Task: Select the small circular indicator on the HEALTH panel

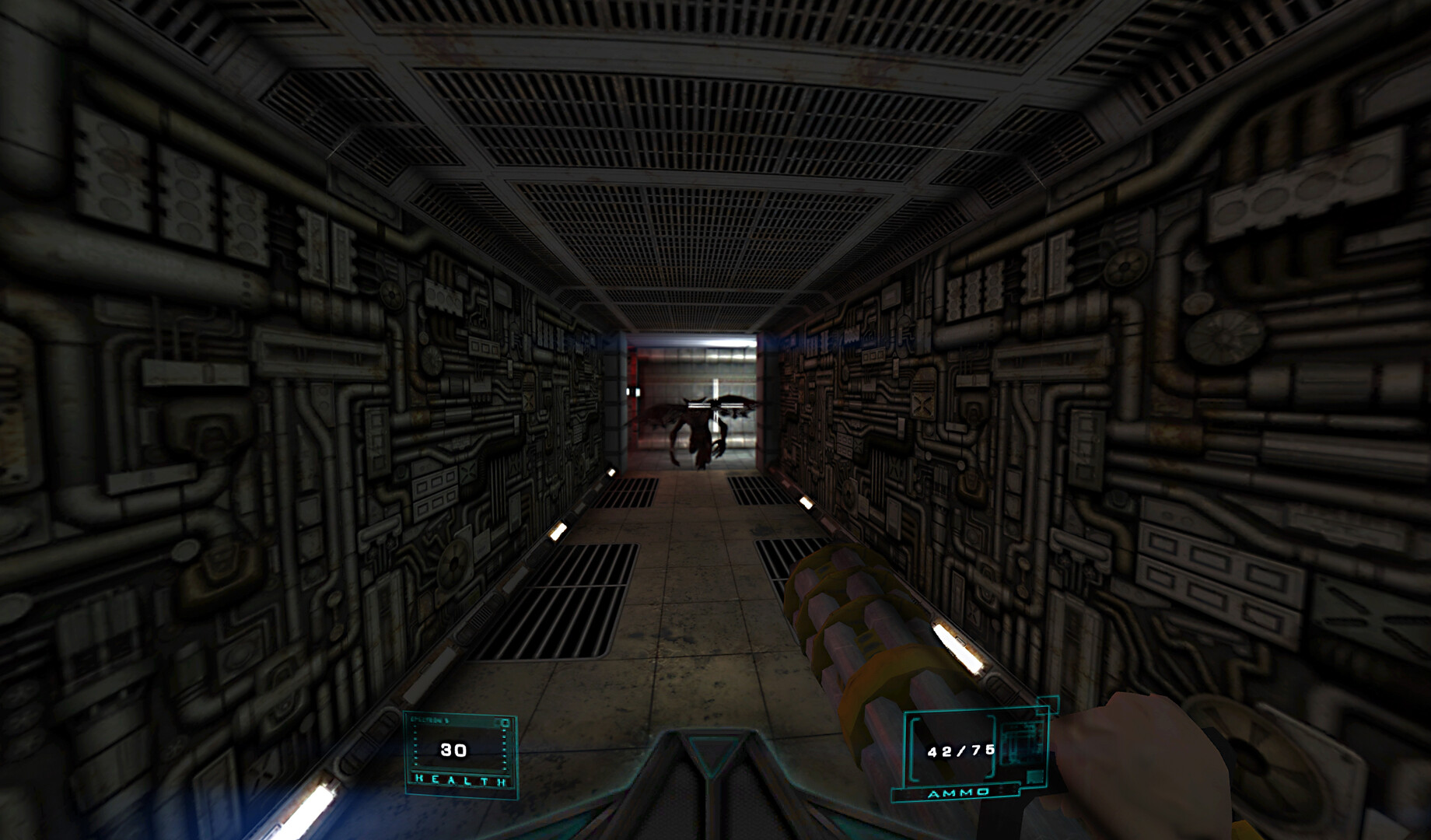Action: coord(505,723)
